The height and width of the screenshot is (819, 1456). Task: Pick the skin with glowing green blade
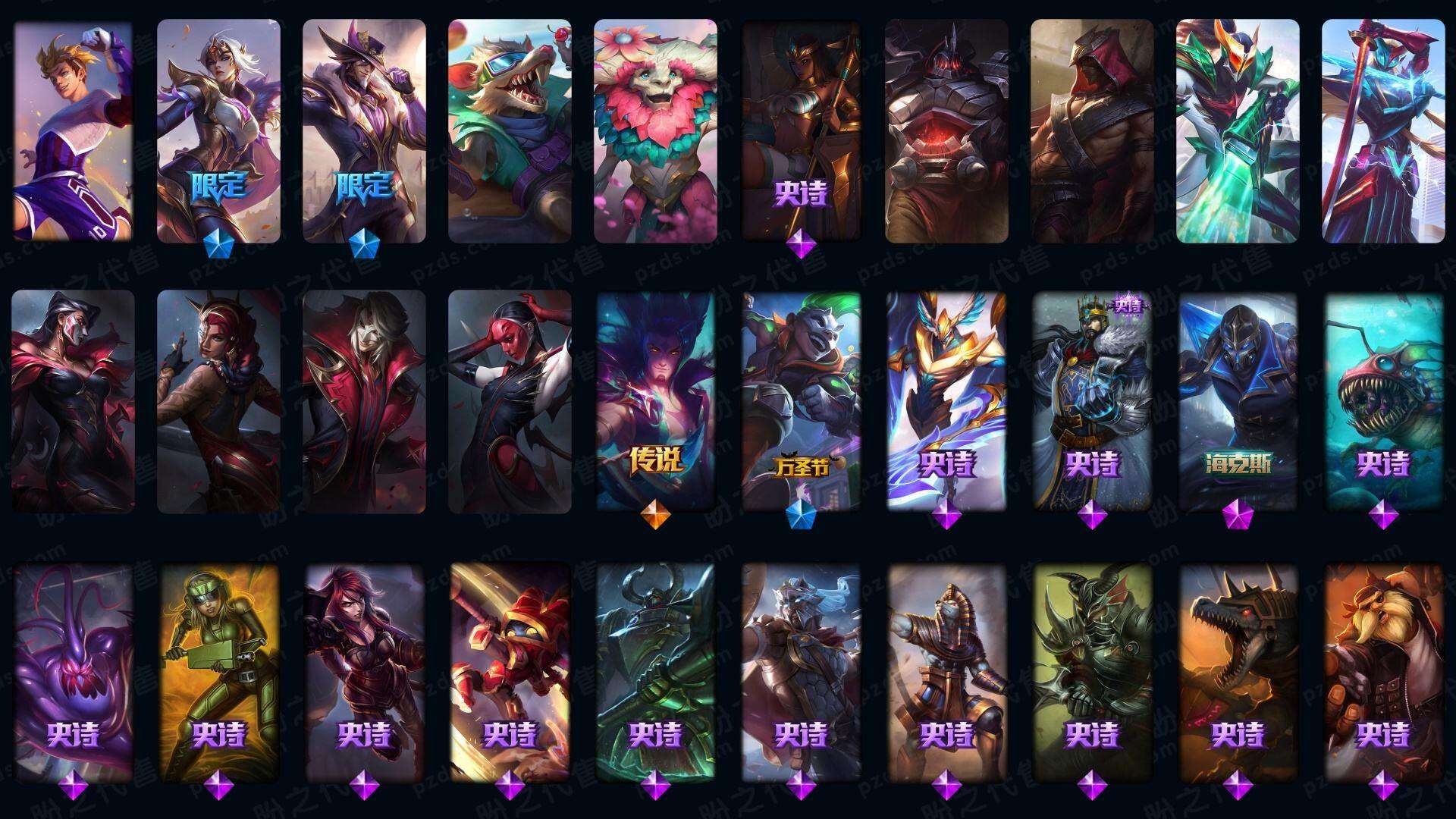coord(1238,130)
